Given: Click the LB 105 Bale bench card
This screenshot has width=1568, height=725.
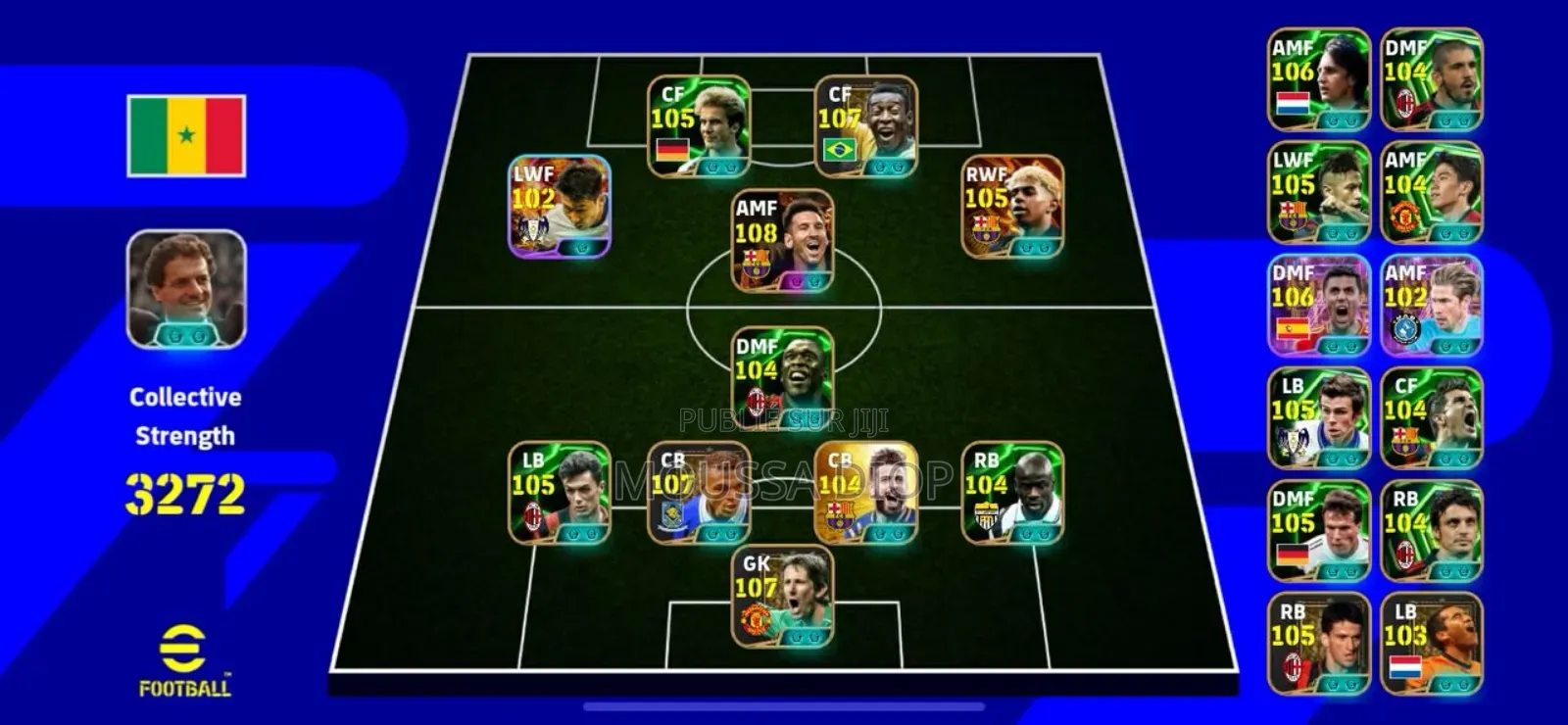Looking at the screenshot, I should pyautogui.click(x=1318, y=416).
